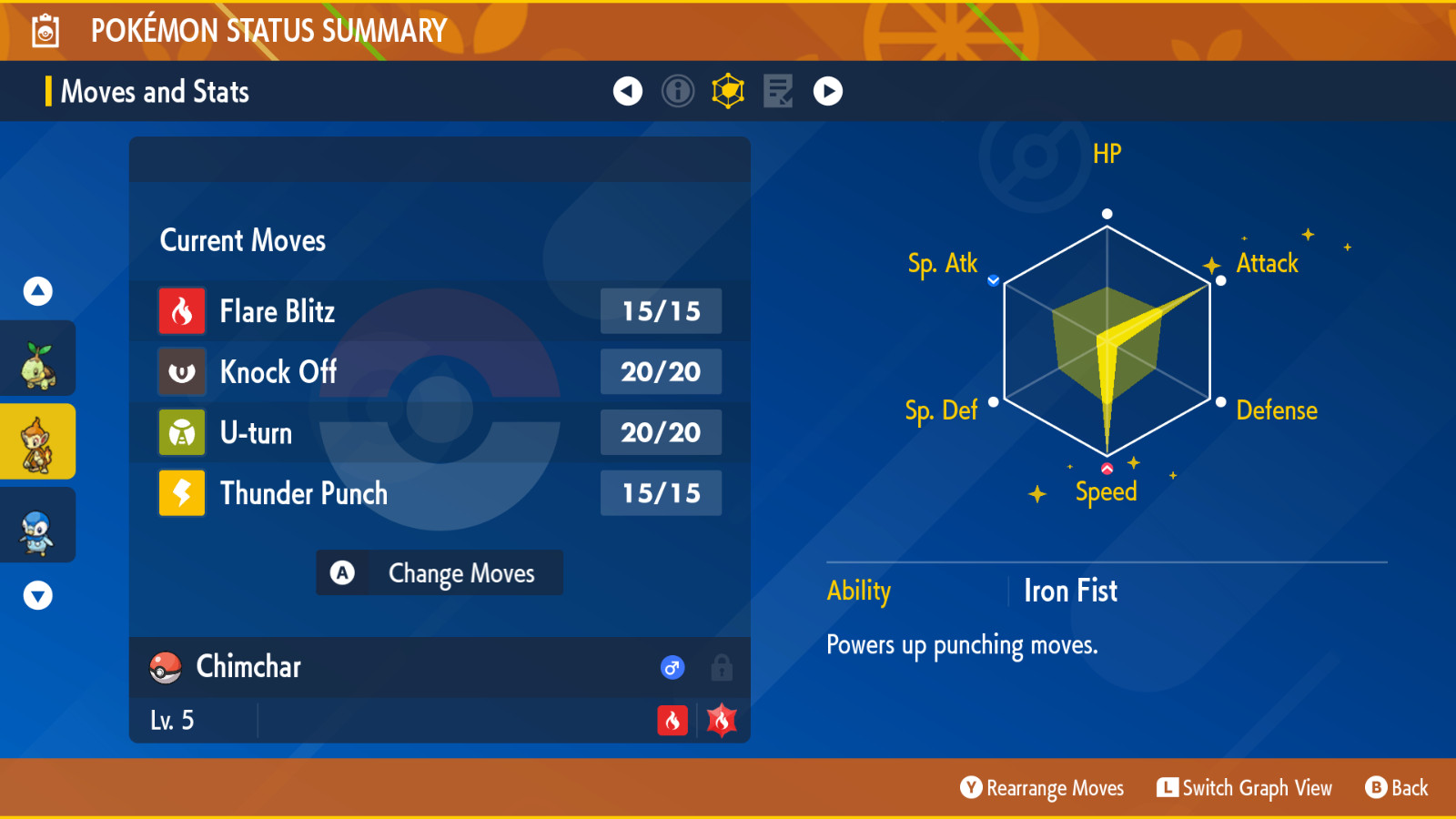Screen dimensions: 1456x819
Task: Show the moves and stats hexagon tab
Action: (728, 91)
